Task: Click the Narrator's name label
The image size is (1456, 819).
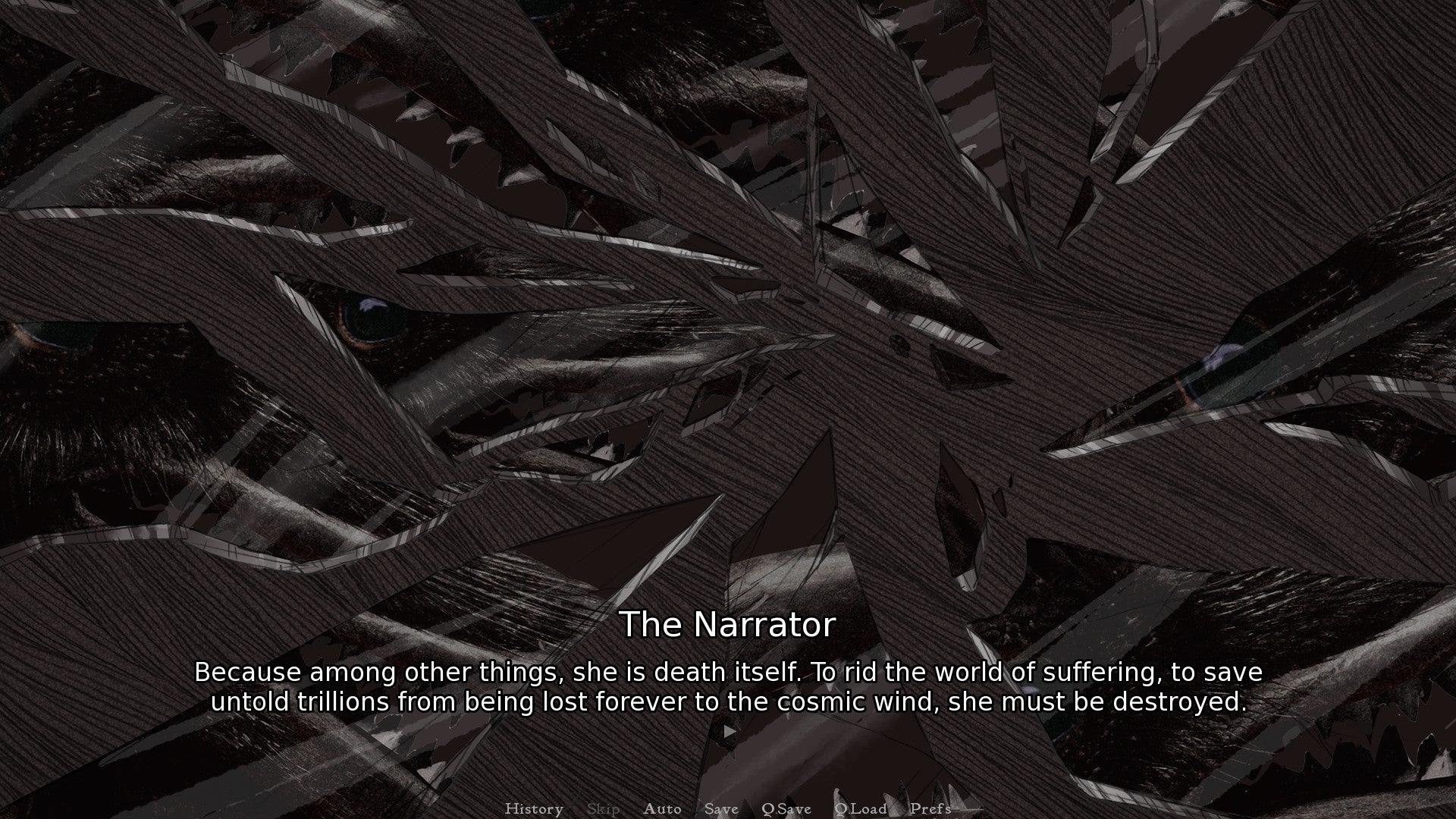Action: pos(728,625)
